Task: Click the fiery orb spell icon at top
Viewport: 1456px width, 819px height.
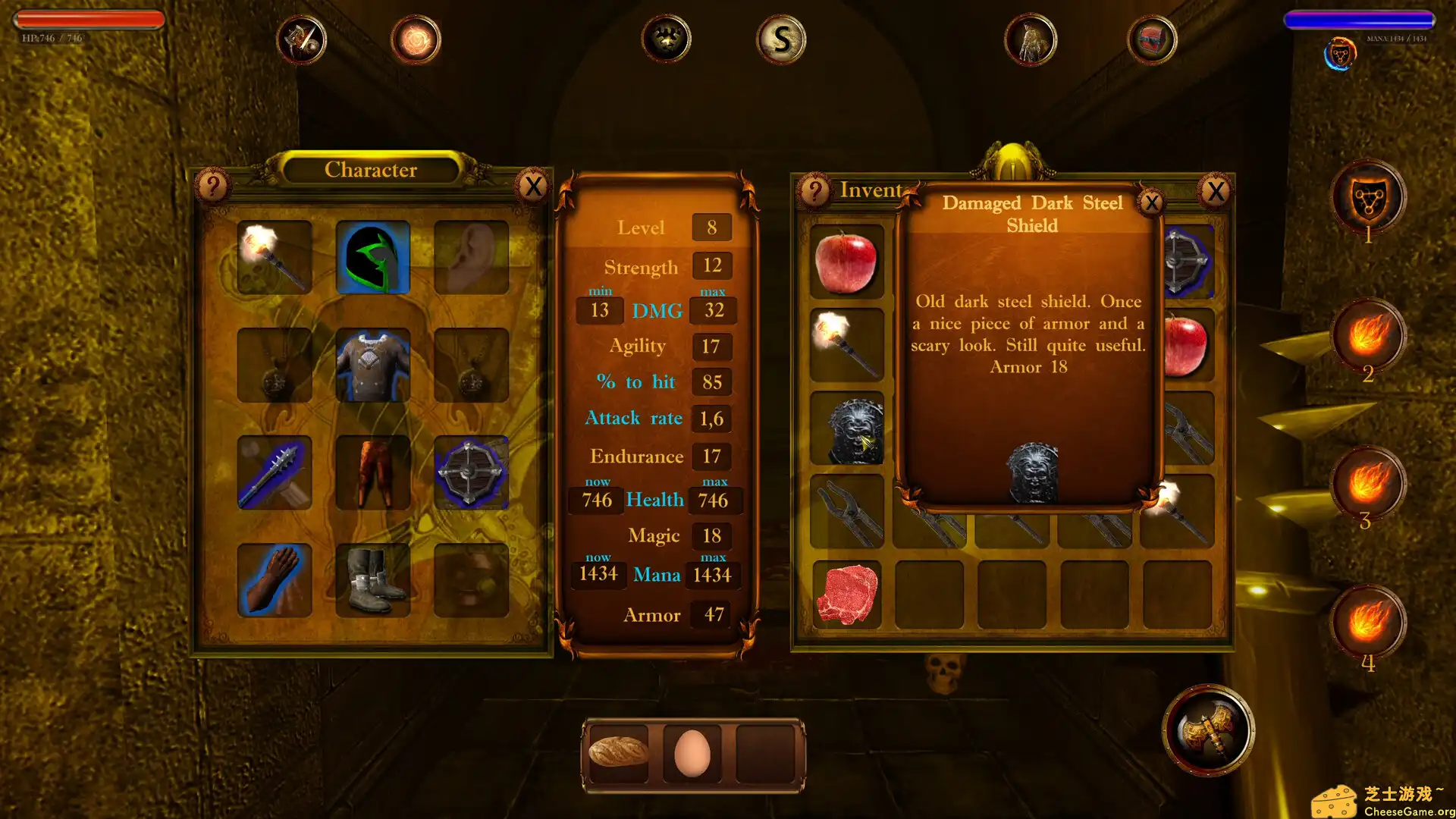Action: click(x=416, y=39)
